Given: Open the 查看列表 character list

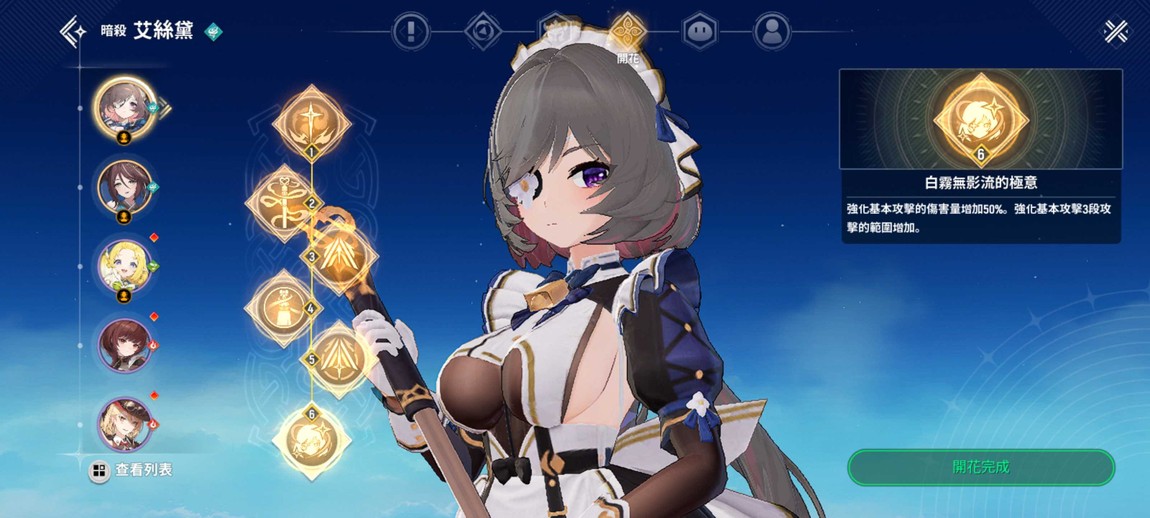Looking at the screenshot, I should click(132, 470).
